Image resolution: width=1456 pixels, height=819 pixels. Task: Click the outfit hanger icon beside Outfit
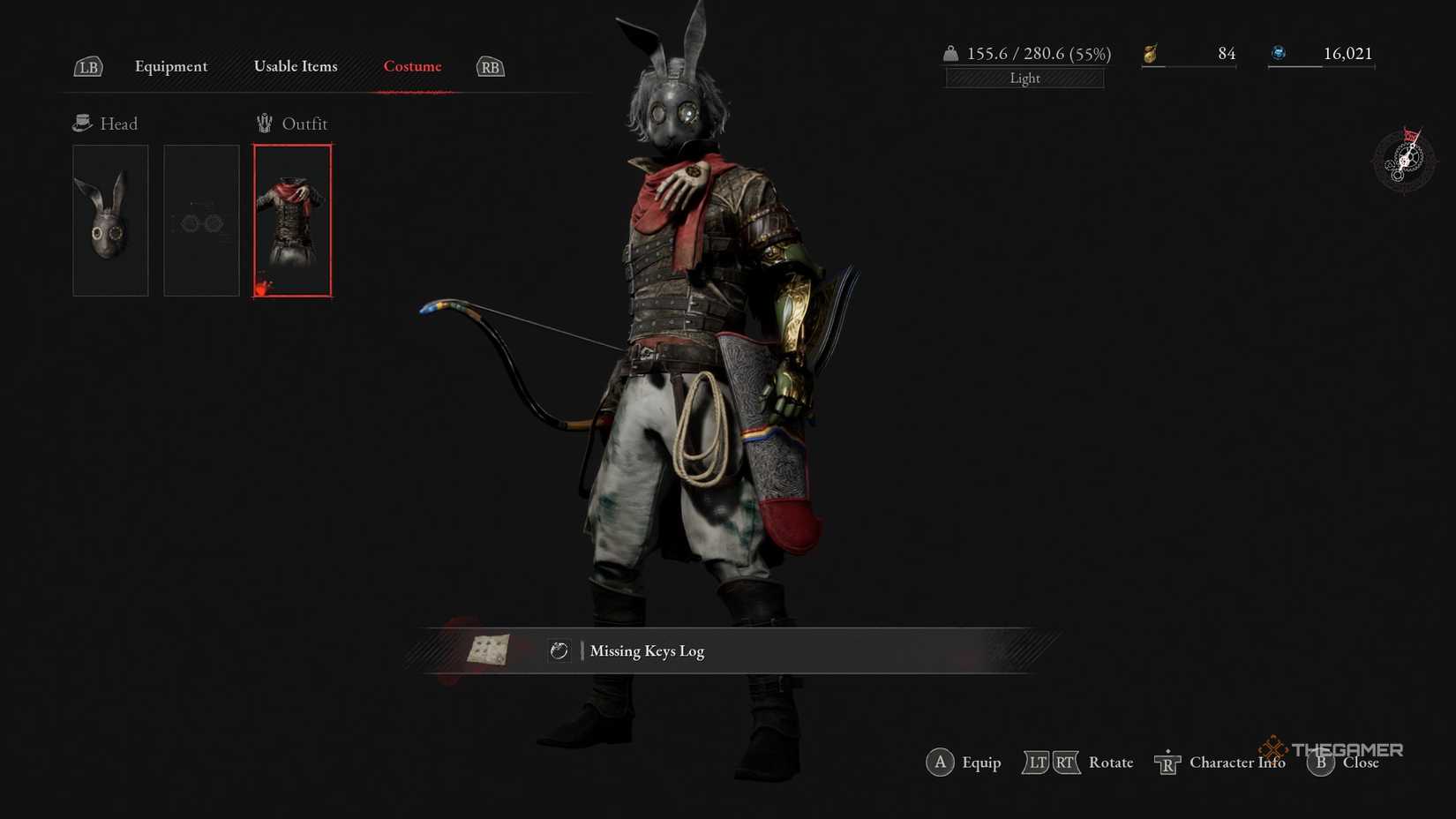(x=263, y=123)
